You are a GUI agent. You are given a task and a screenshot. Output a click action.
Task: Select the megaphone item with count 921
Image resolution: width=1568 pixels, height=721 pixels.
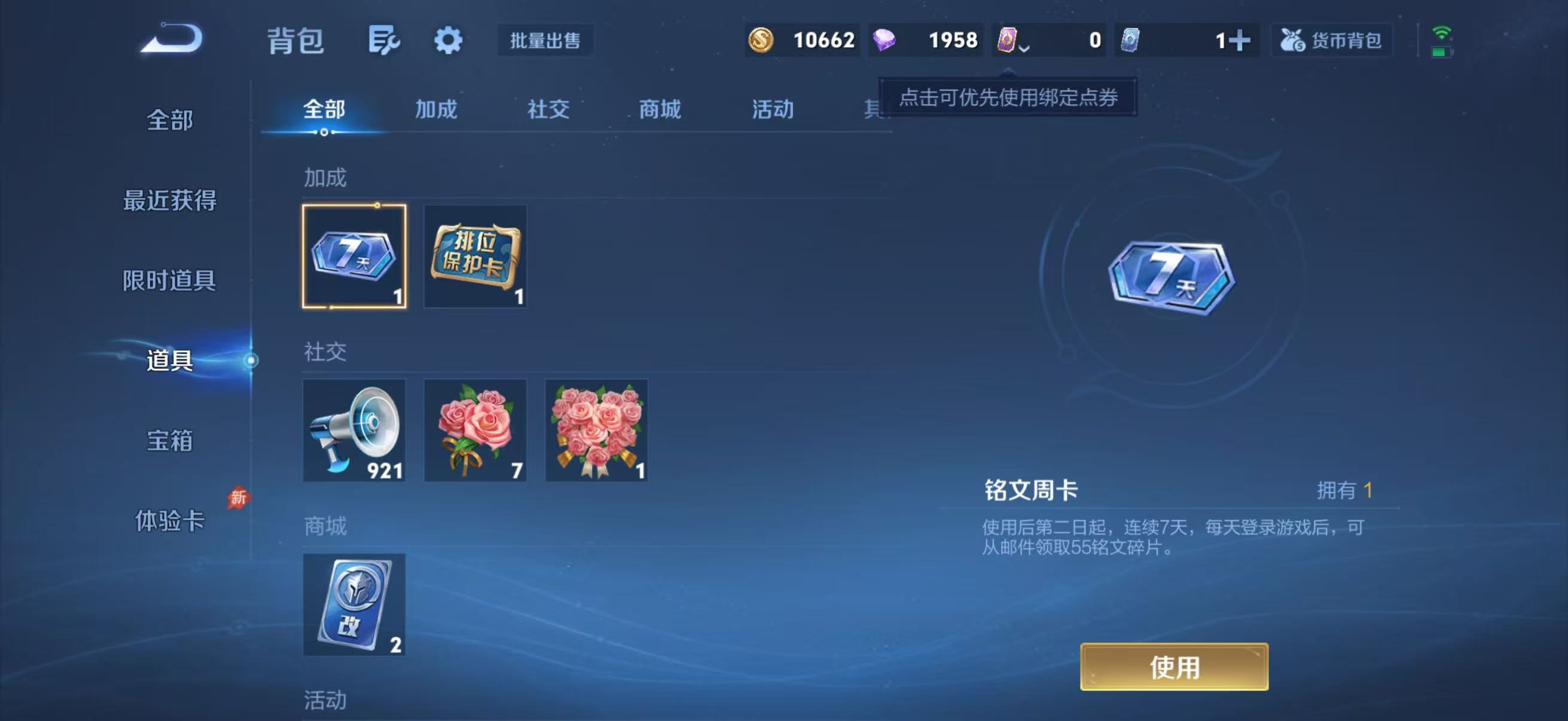tap(353, 430)
